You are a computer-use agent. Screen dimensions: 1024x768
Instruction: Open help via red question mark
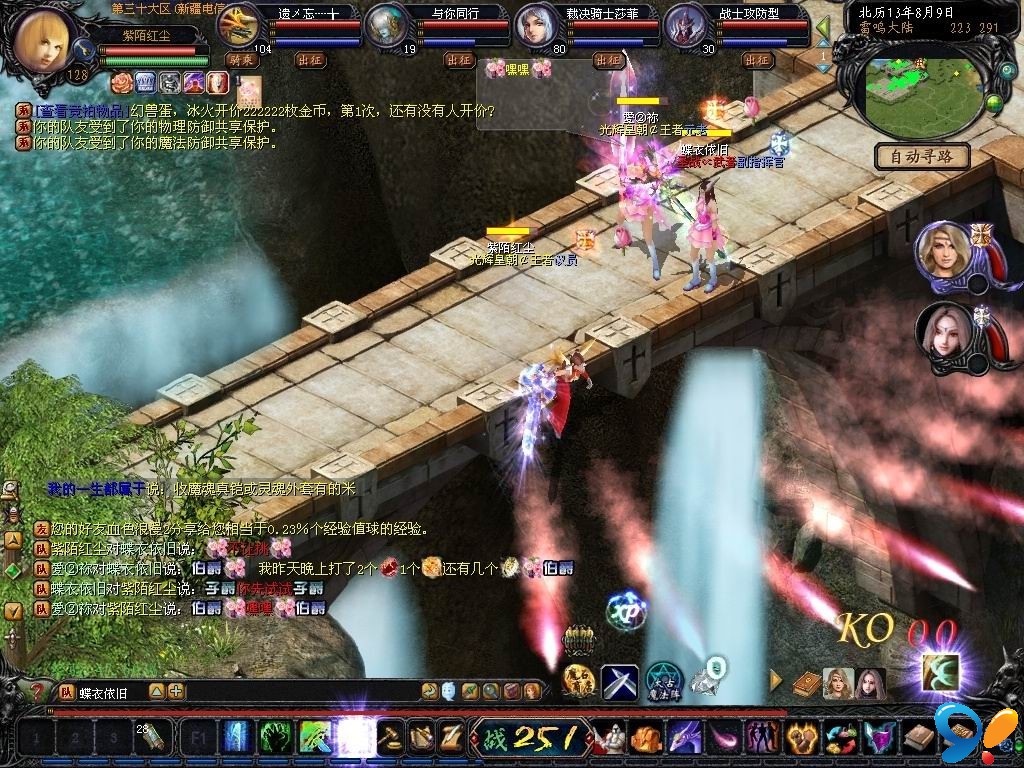[38, 691]
